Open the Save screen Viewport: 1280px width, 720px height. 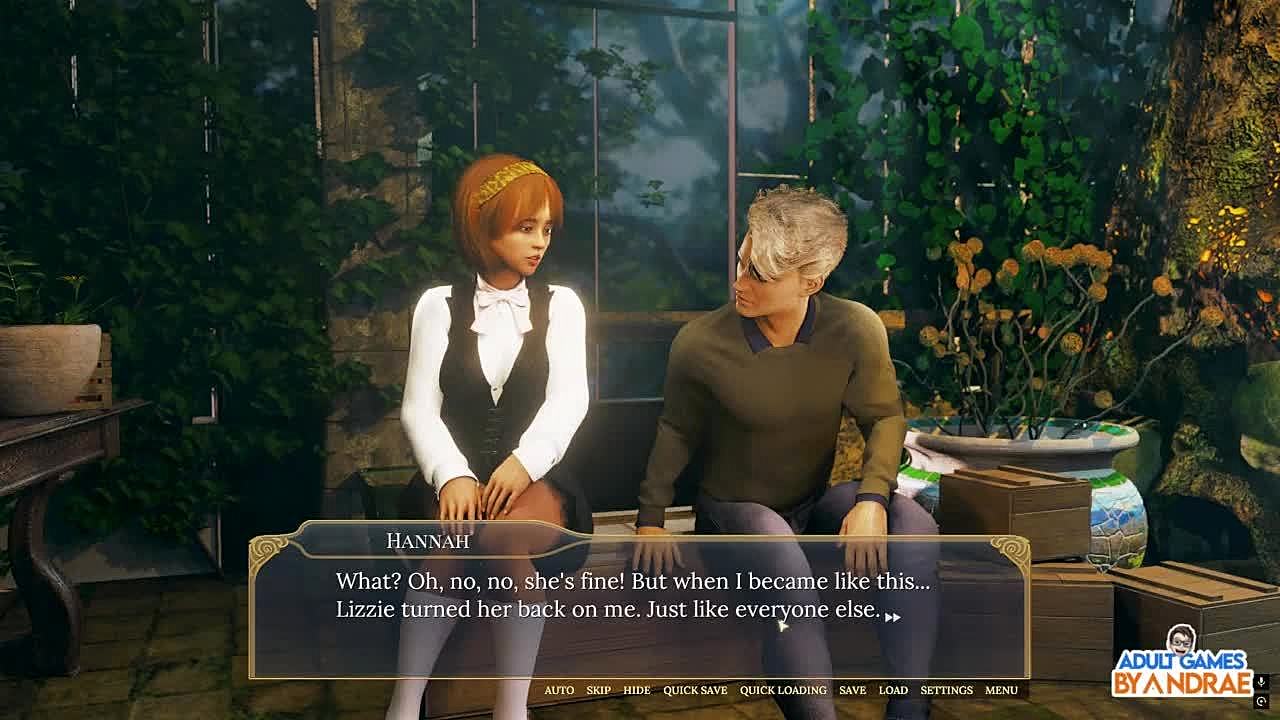[x=852, y=690]
